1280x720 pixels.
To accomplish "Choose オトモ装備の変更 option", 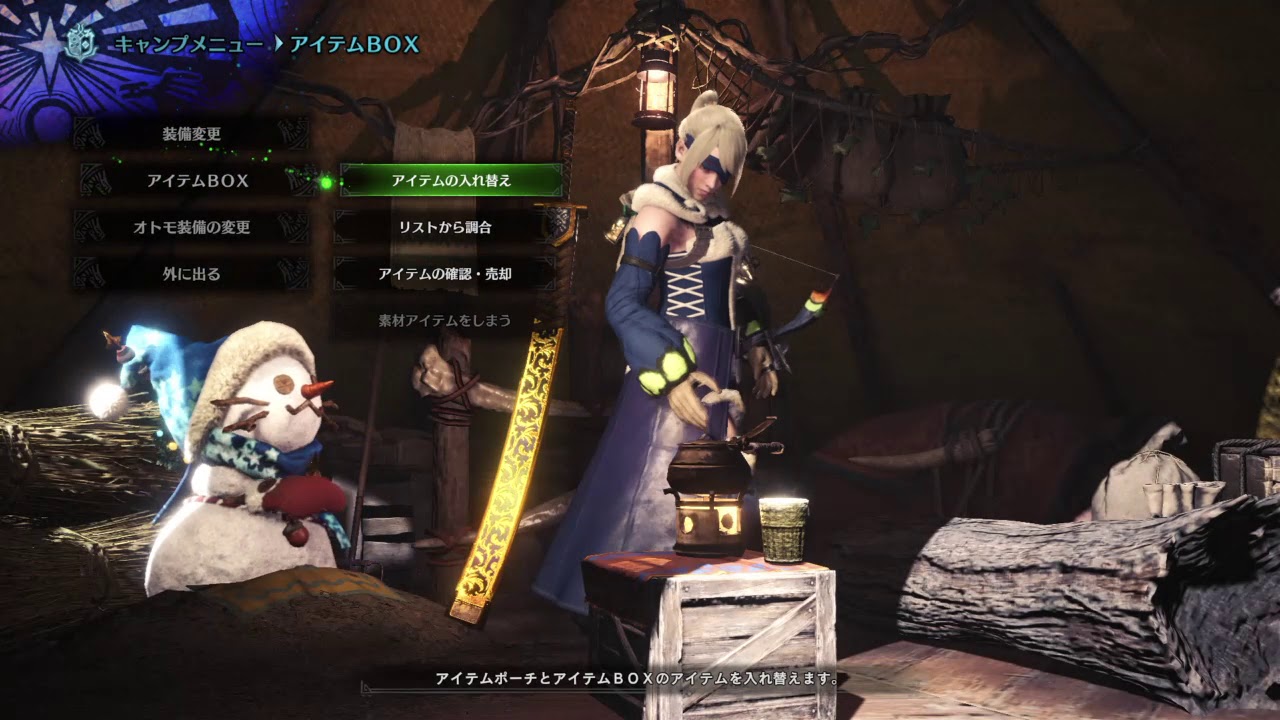I will point(192,227).
